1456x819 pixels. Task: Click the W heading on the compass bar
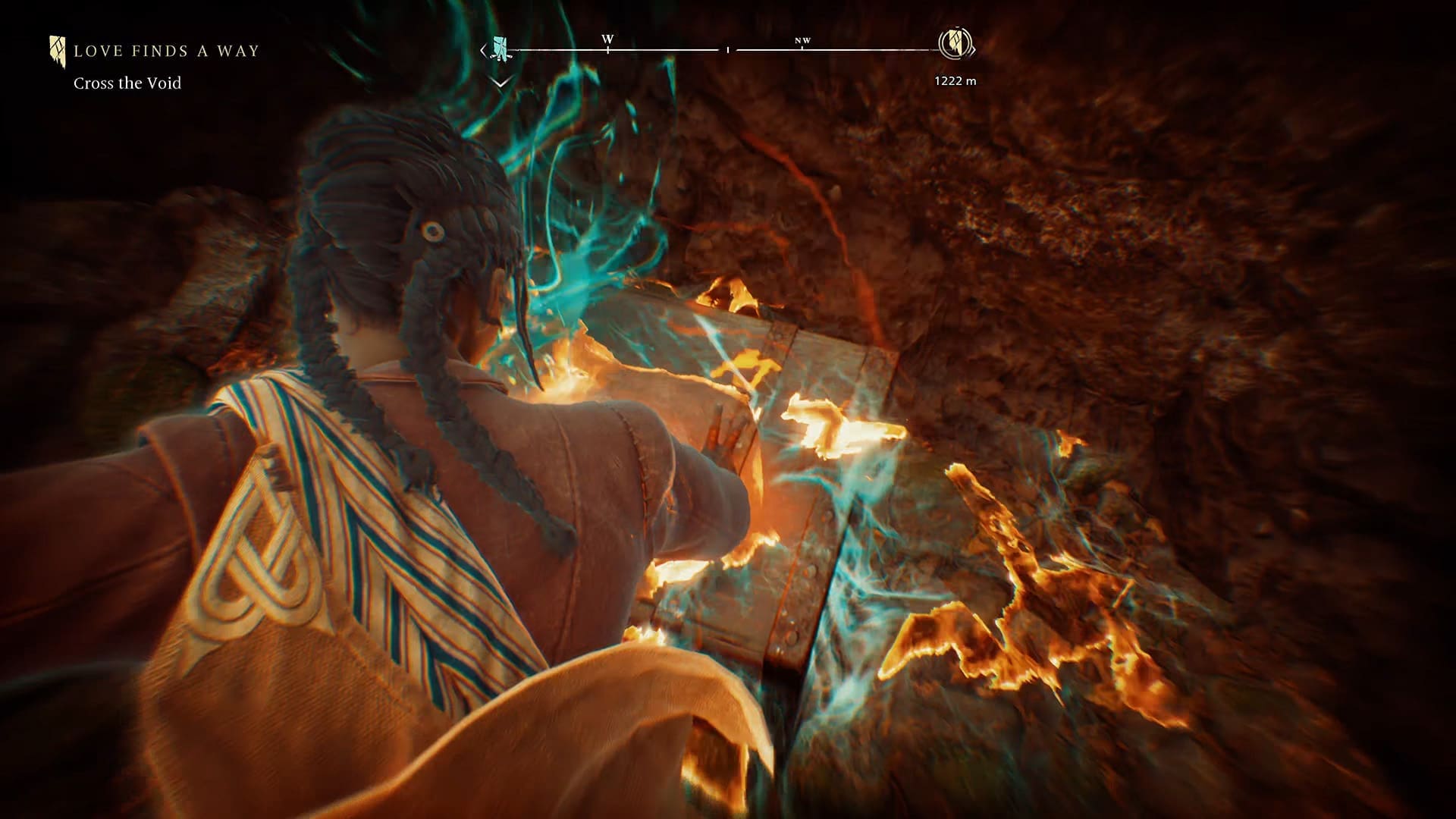click(x=607, y=39)
